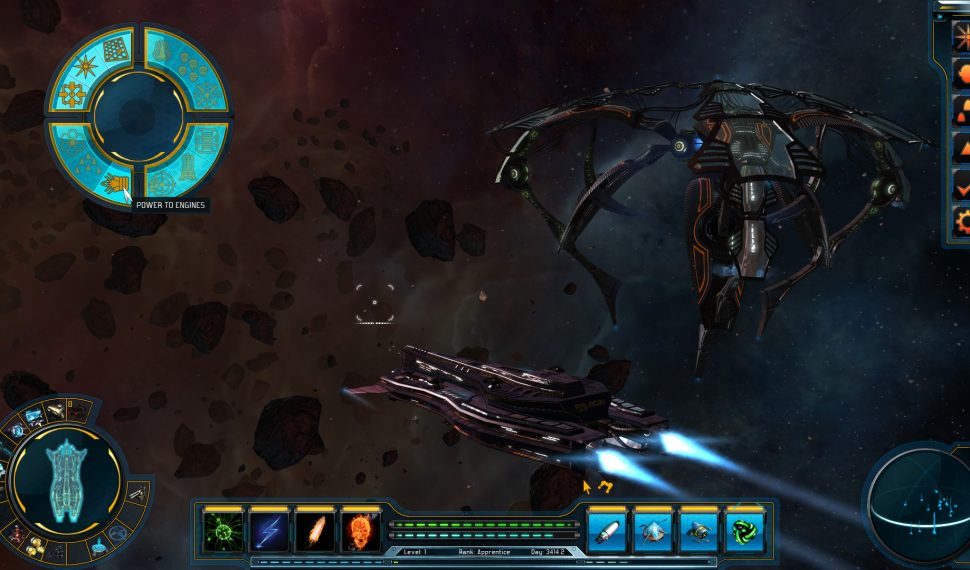Select the white missile item slot
Image resolution: width=970 pixels, height=570 pixels.
click(607, 530)
